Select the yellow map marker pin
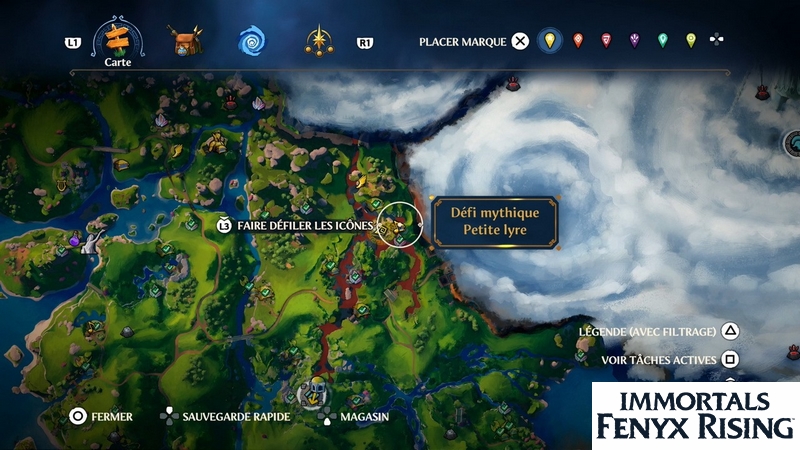Screen dimensions: 800x450 (548, 41)
